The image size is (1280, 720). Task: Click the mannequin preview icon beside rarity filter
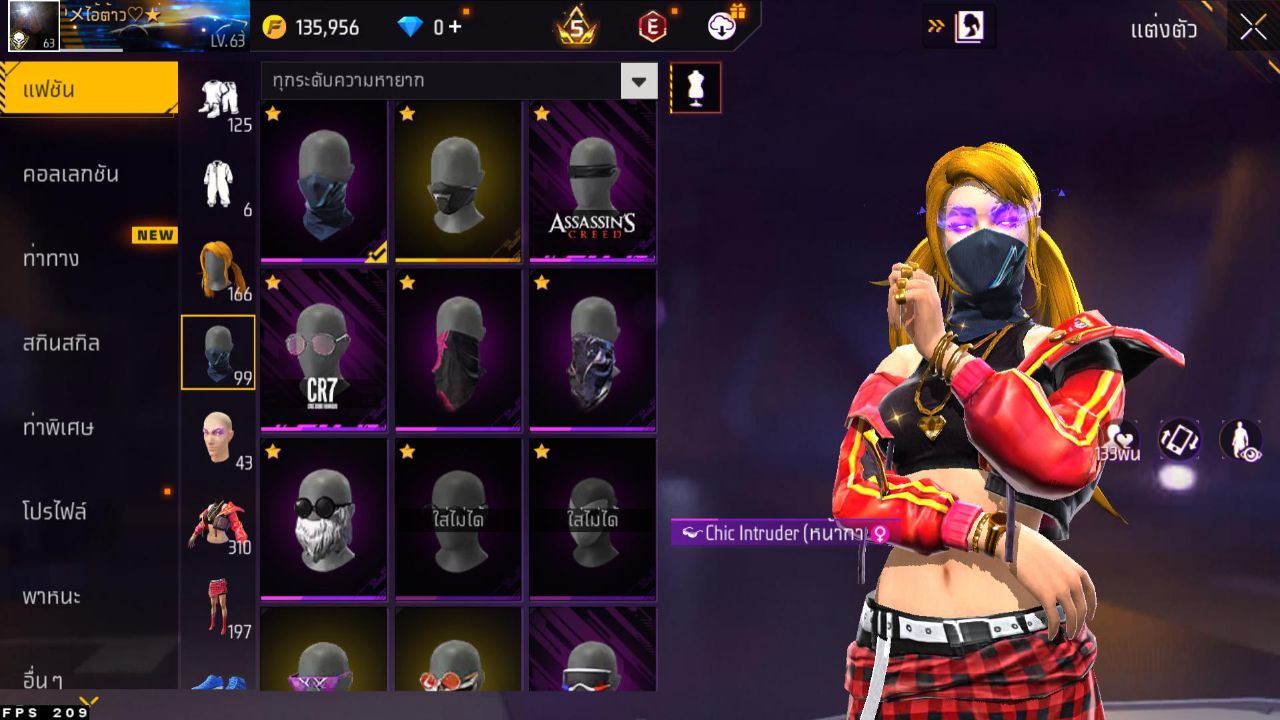point(696,87)
